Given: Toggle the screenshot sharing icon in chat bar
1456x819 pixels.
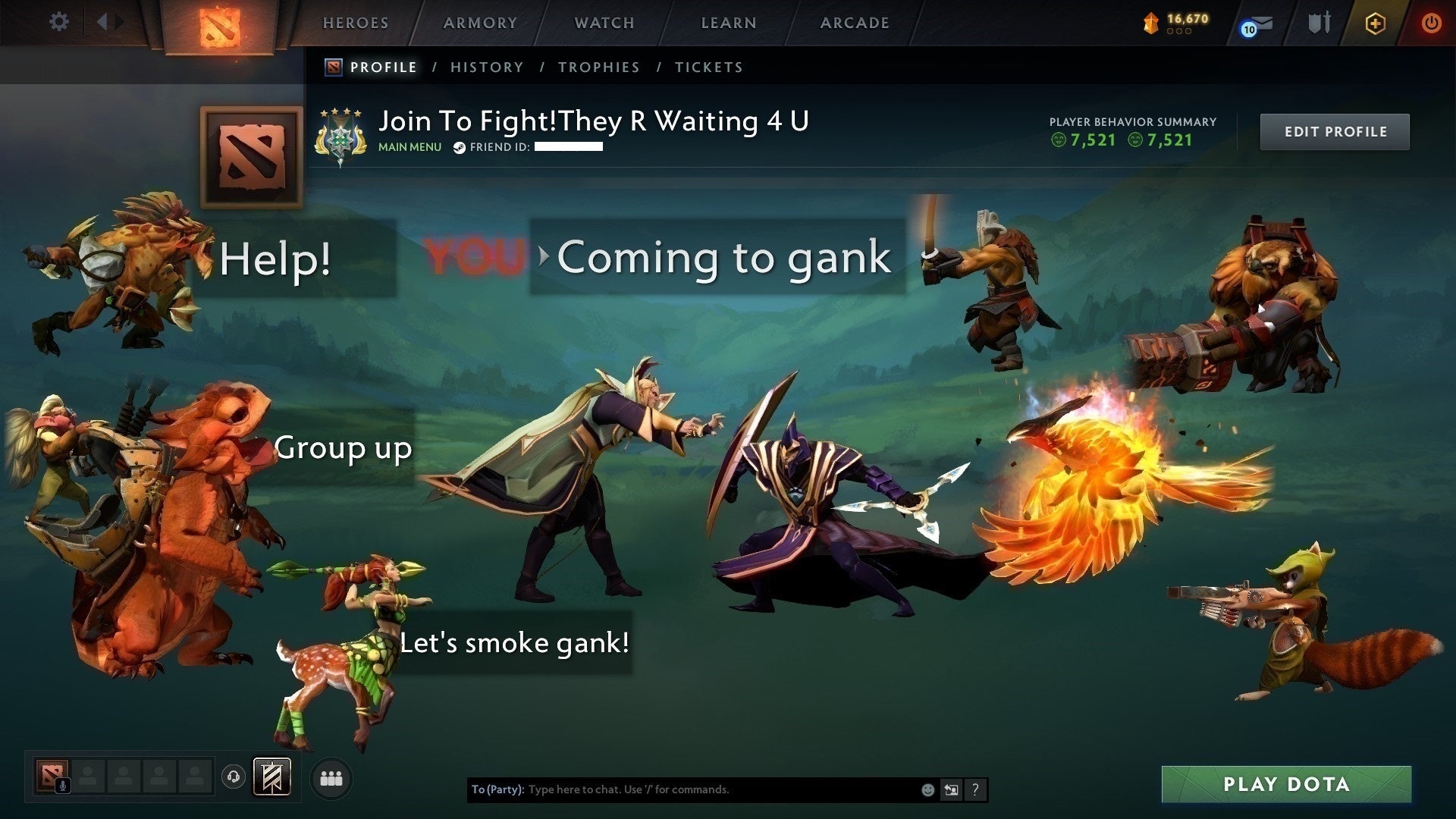Looking at the screenshot, I should tap(951, 789).
